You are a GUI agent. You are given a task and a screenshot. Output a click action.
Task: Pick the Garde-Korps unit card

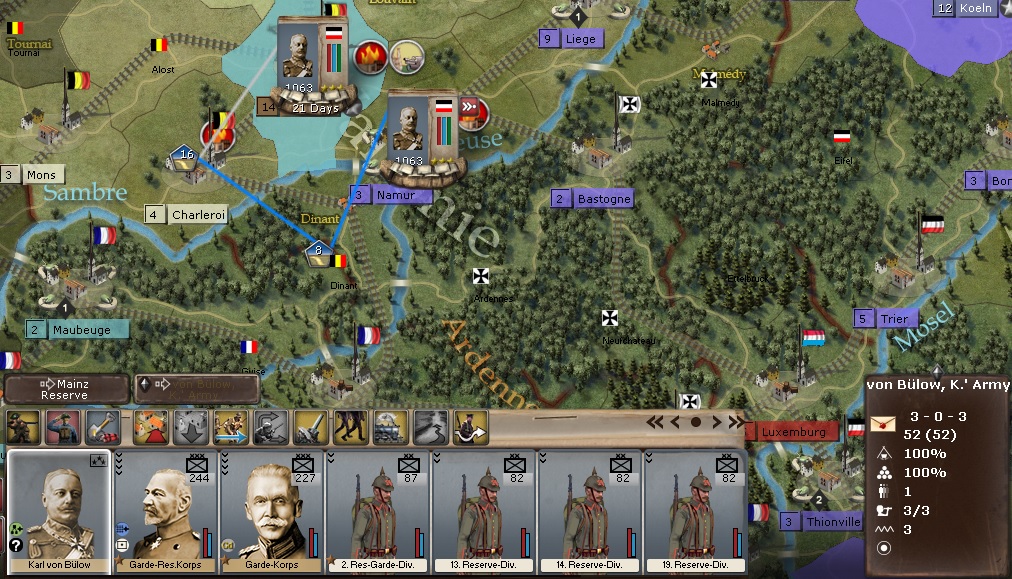tap(272, 510)
